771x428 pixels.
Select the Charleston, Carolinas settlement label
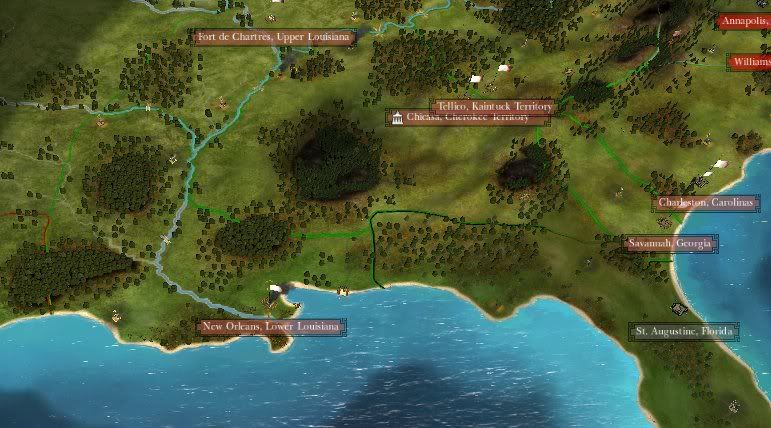click(708, 203)
